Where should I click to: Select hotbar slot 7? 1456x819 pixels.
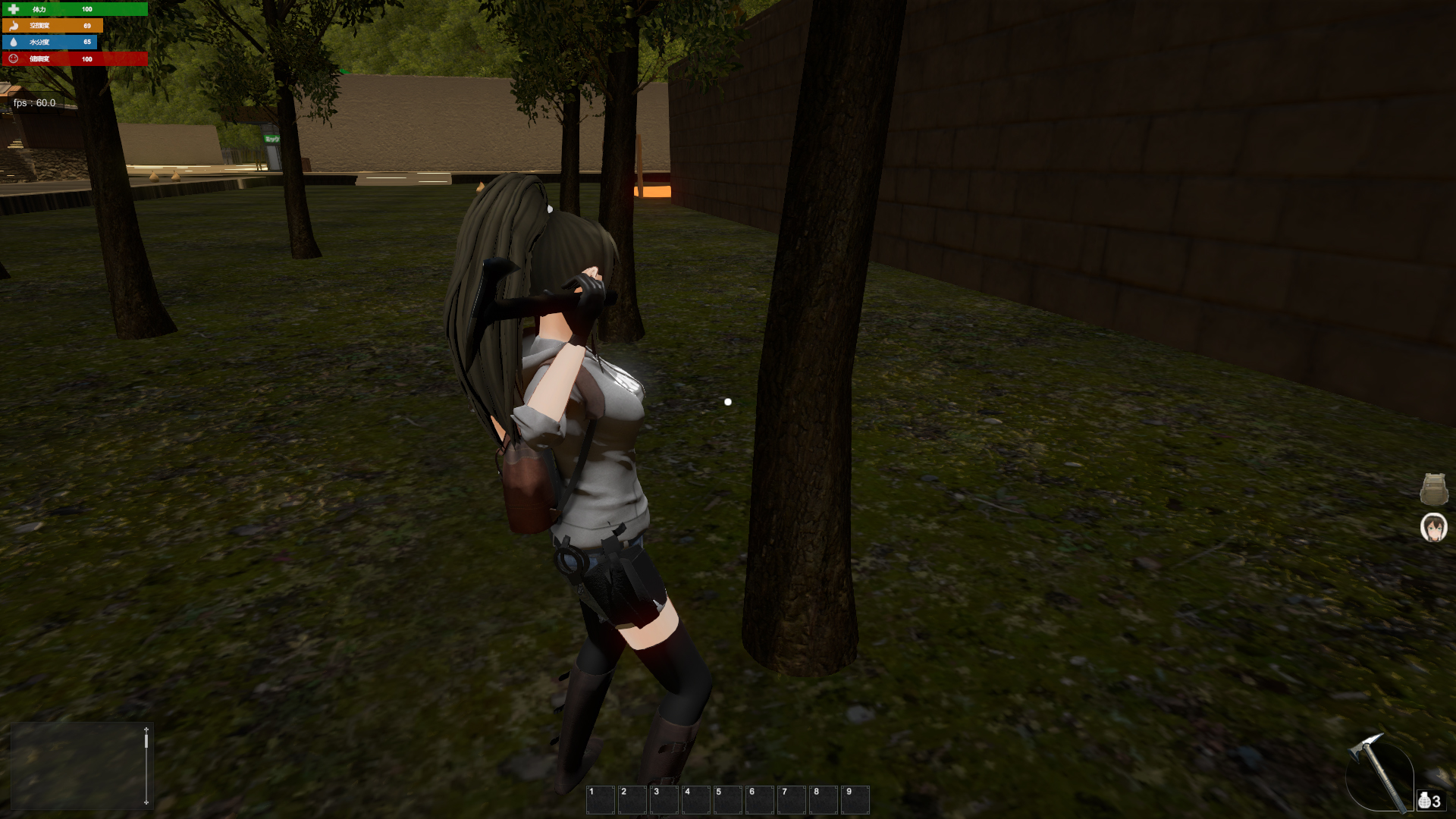[791, 799]
